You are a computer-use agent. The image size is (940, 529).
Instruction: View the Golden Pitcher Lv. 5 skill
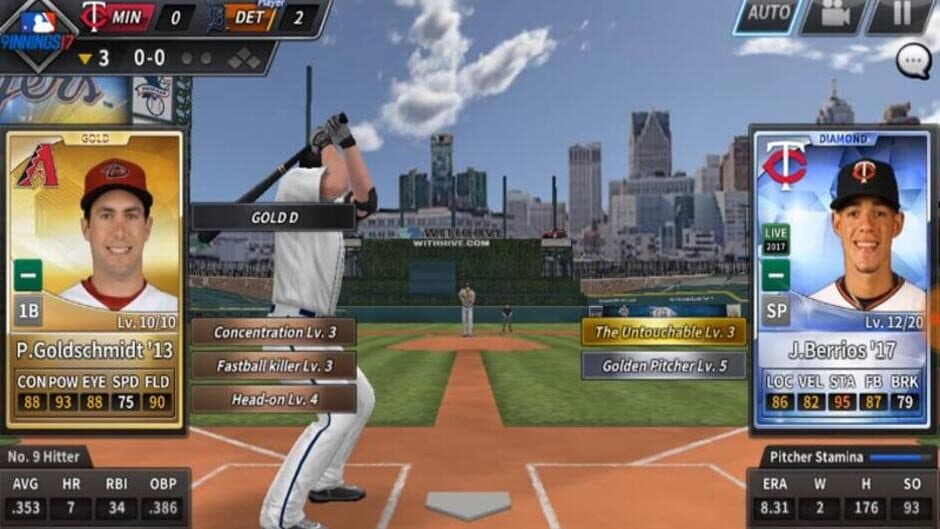coord(664,365)
